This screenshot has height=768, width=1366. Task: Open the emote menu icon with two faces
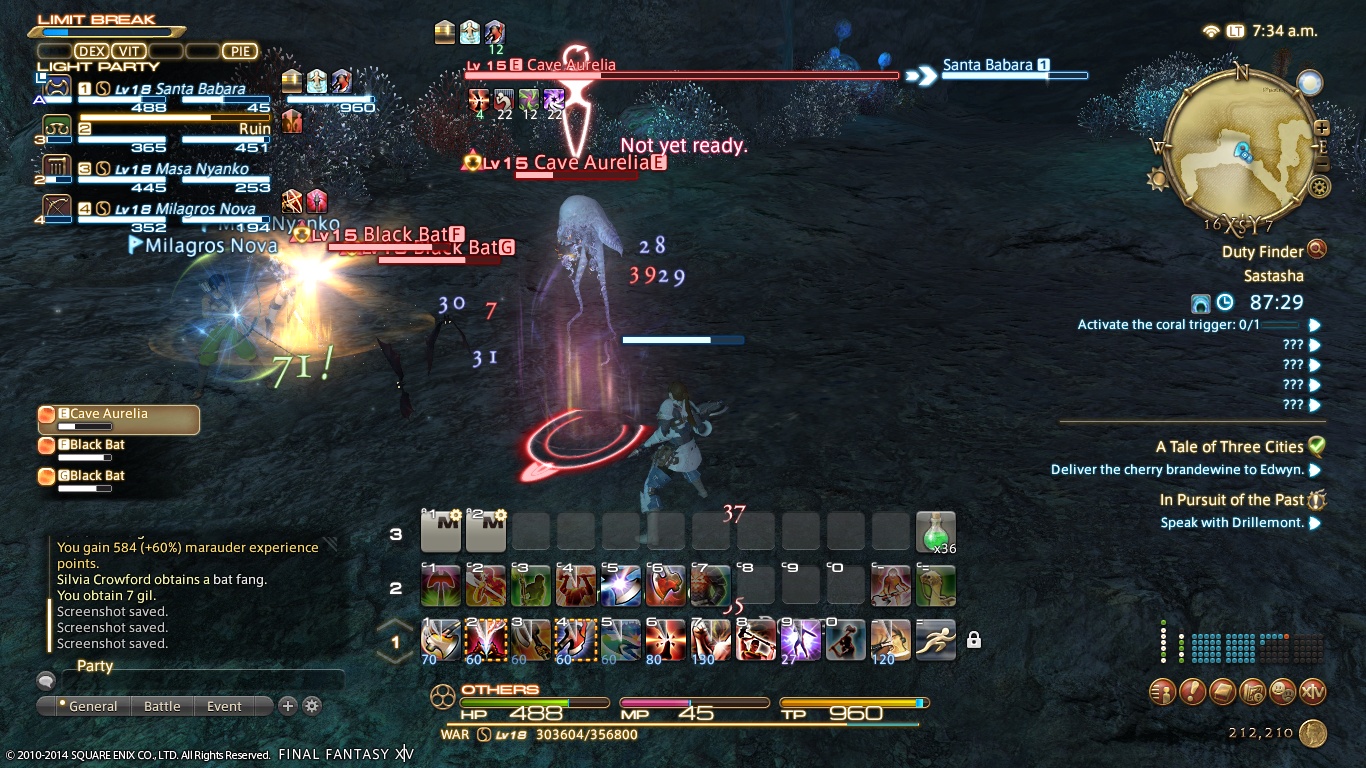(x=1285, y=691)
